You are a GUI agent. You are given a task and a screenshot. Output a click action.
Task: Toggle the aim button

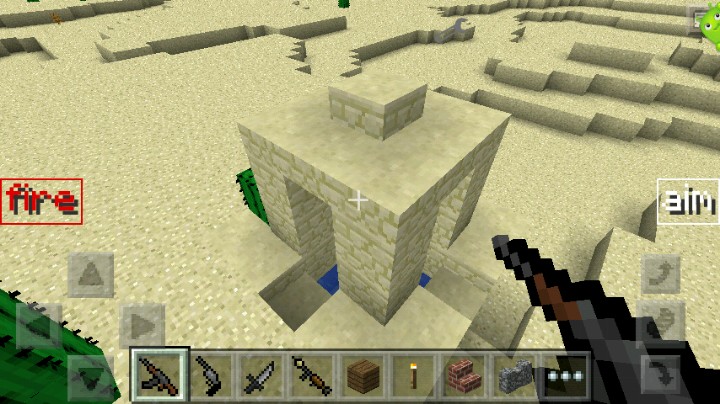[688, 201]
